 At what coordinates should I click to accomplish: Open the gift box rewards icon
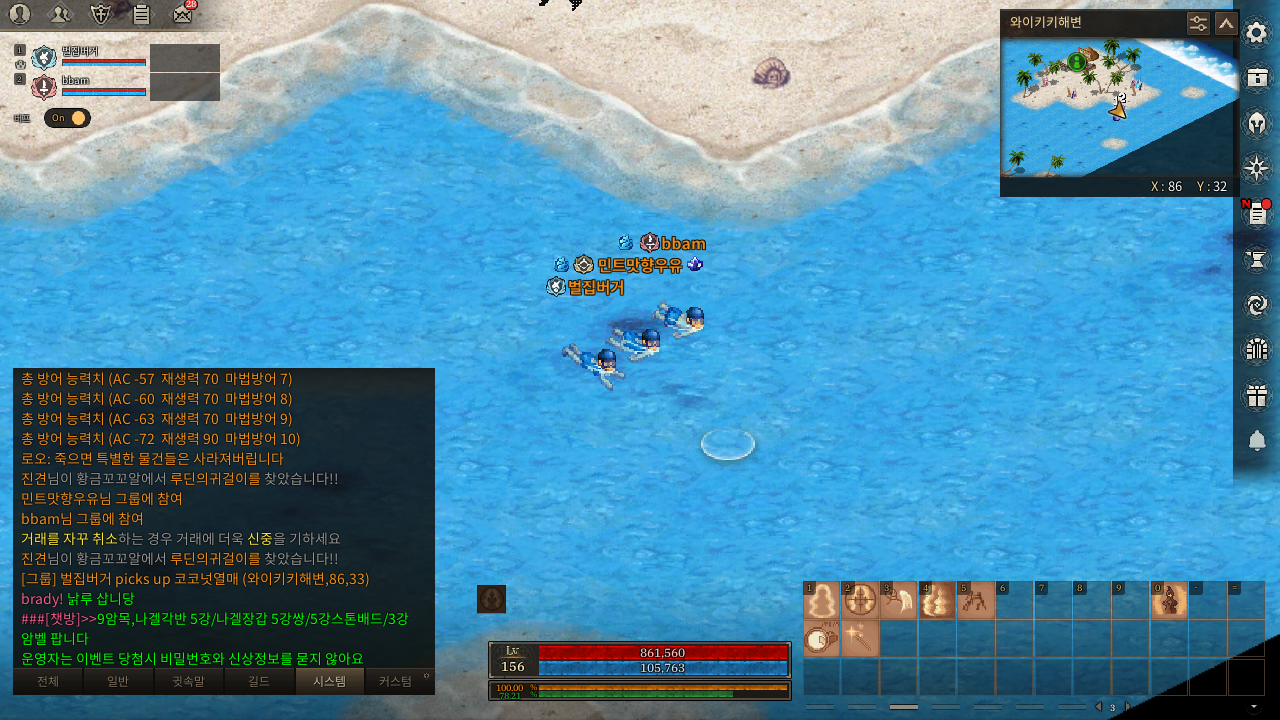(x=1257, y=395)
